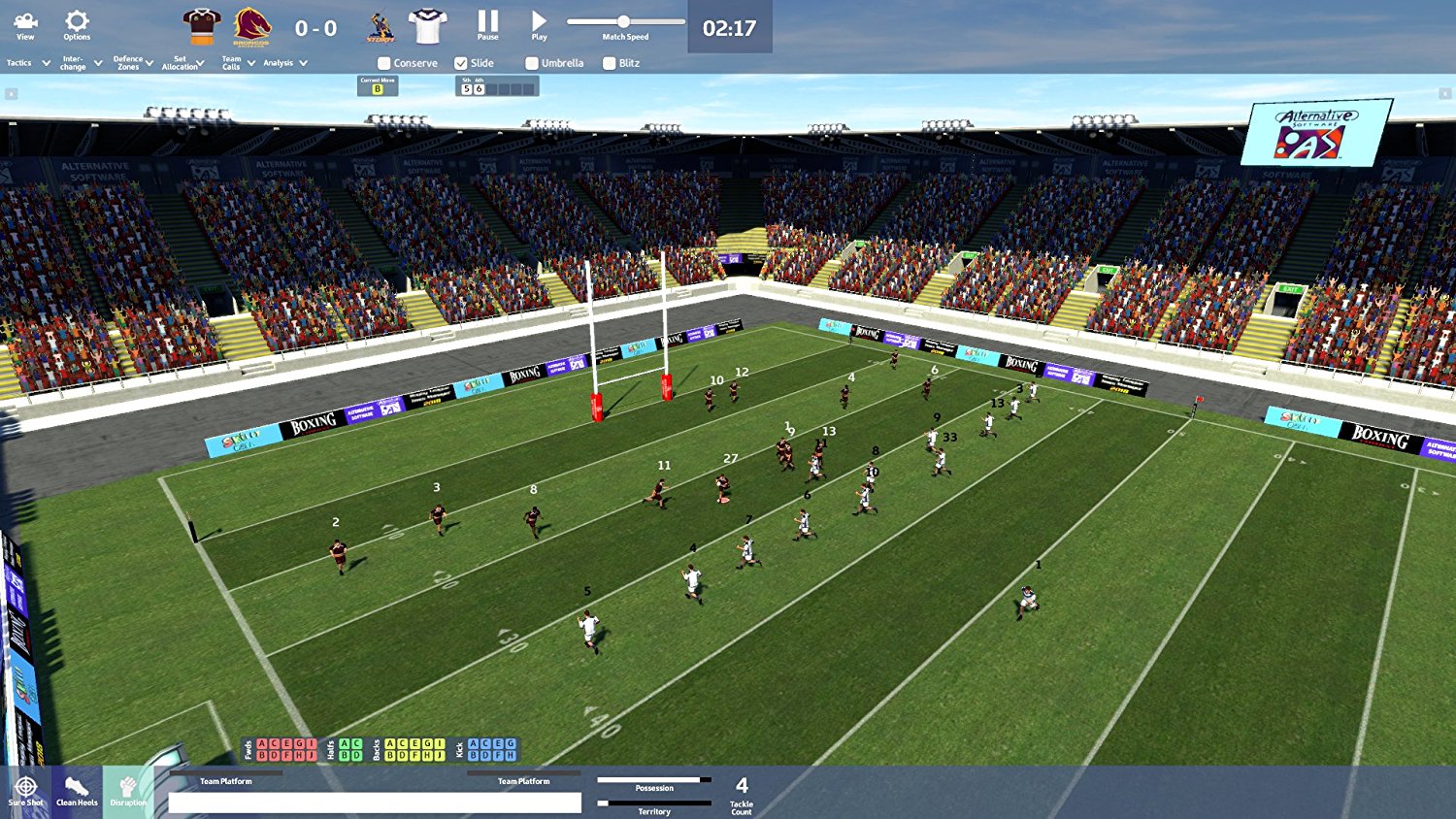Open the Analysis menu
The height and width of the screenshot is (819, 1456).
point(280,62)
